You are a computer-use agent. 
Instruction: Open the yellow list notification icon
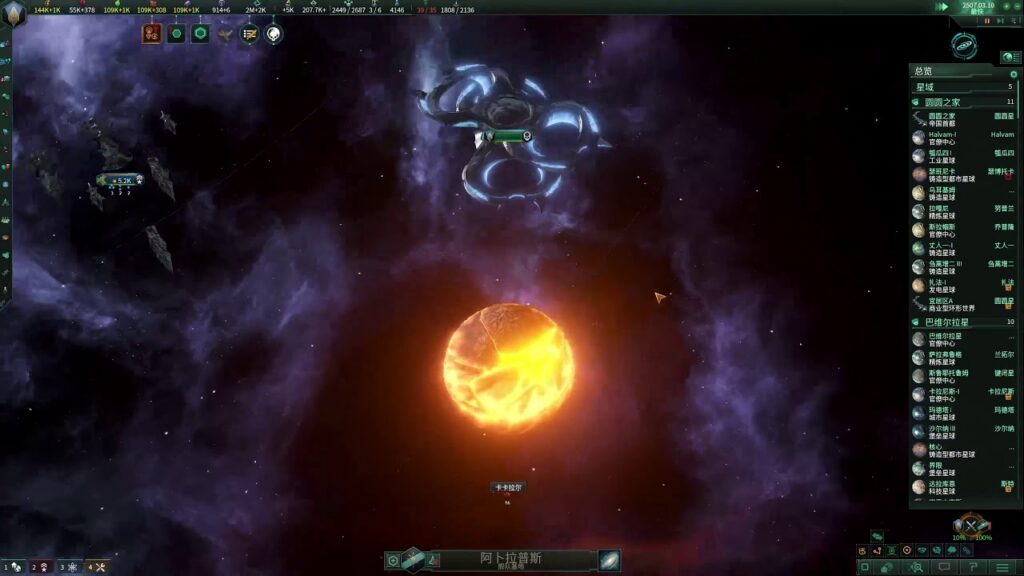249,34
